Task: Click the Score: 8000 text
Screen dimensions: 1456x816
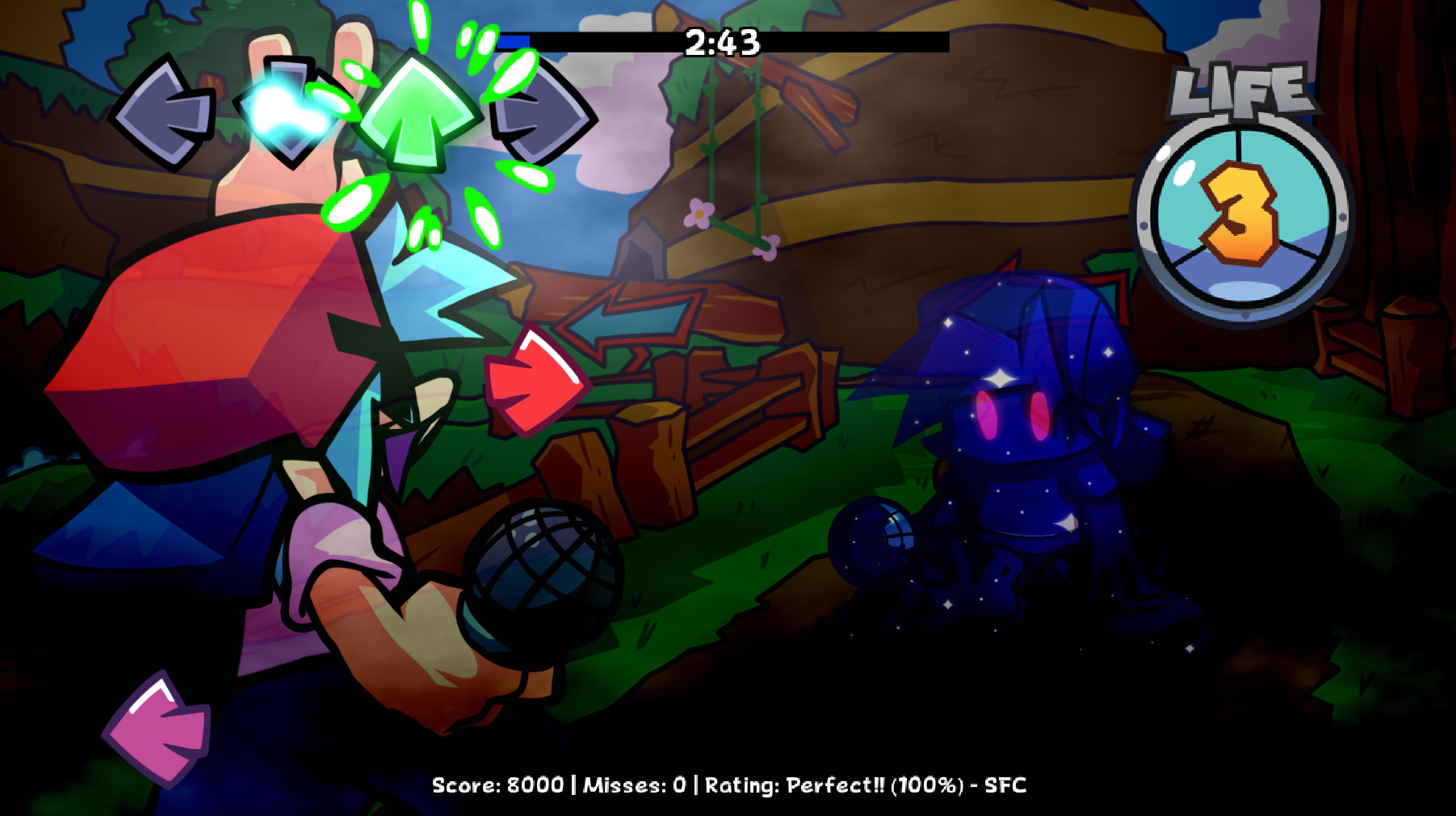Action: 498,785
